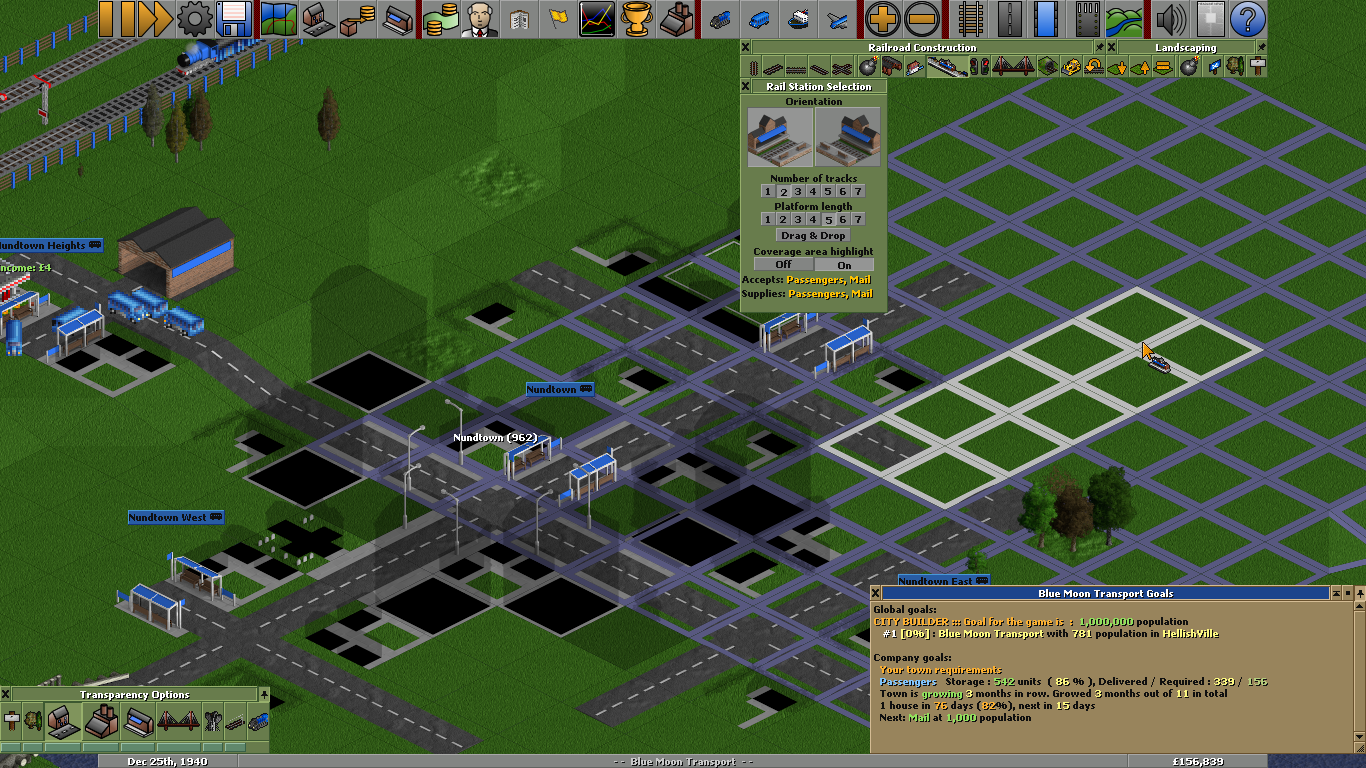Viewport: 1366px width, 768px height.
Task: Open the settings dropdown via gear icon
Action: coord(190,17)
